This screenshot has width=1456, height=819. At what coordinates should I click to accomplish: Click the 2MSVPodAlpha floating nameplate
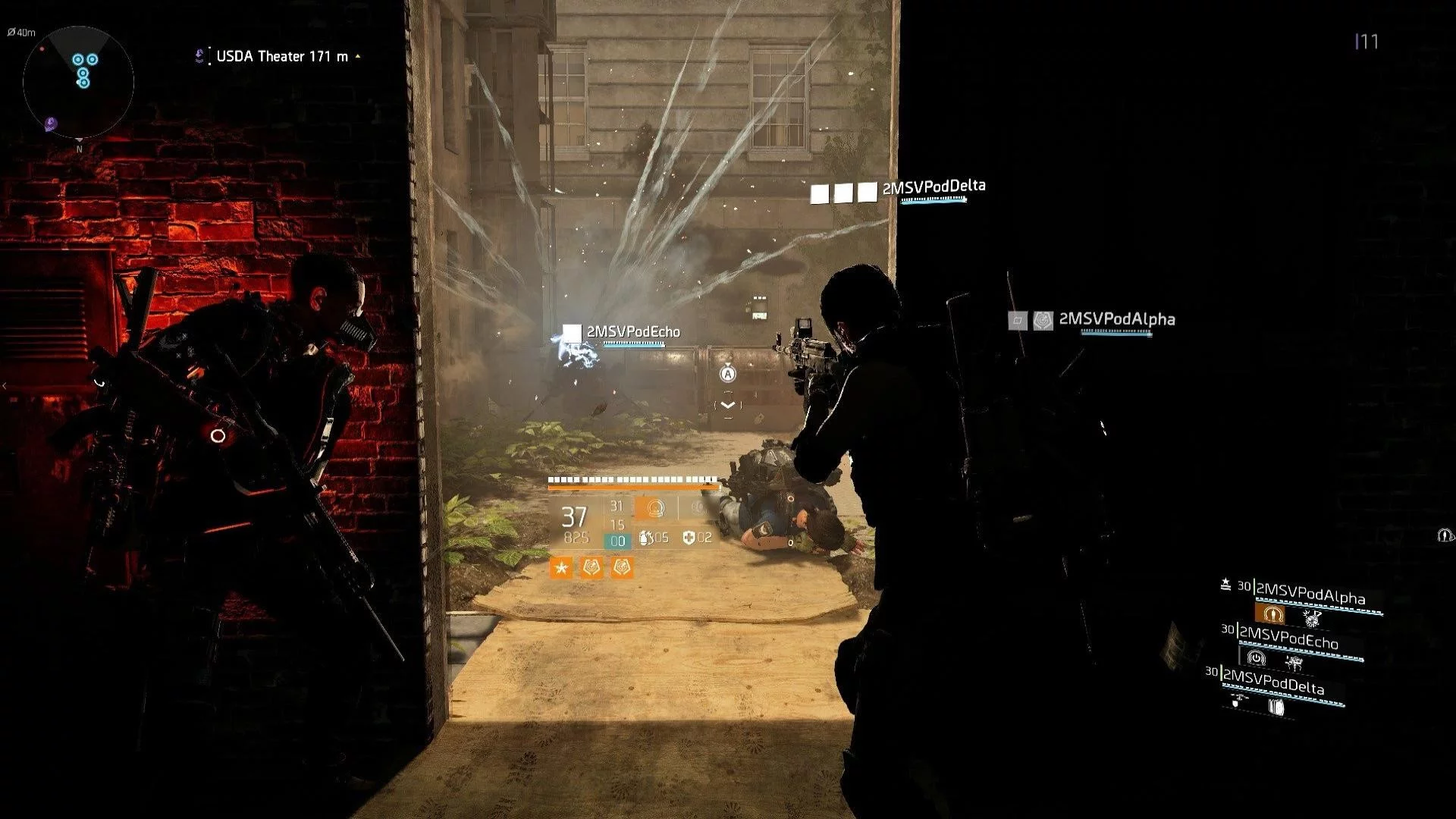(x=1116, y=319)
